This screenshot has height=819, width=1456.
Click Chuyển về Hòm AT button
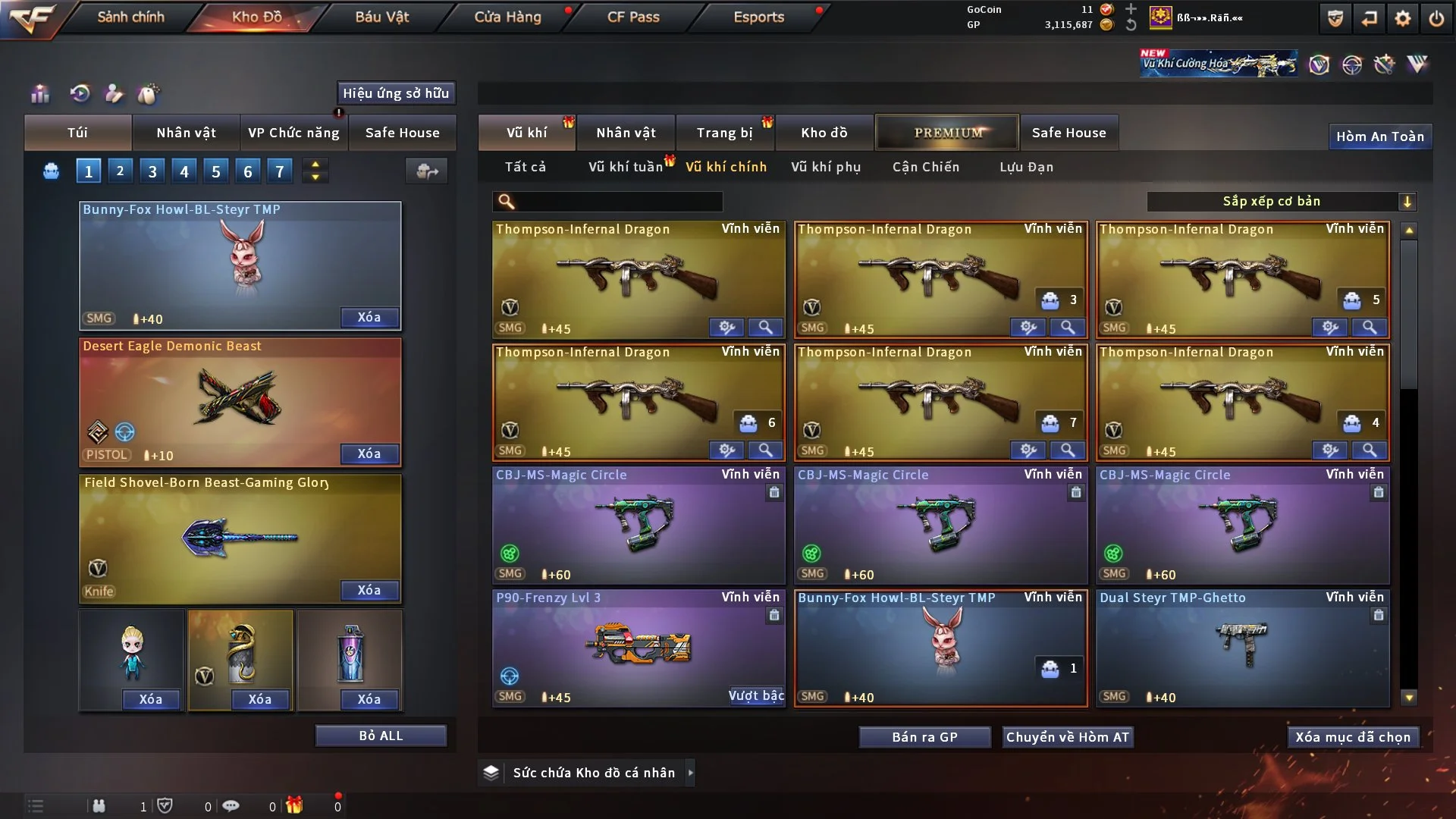click(x=1068, y=737)
